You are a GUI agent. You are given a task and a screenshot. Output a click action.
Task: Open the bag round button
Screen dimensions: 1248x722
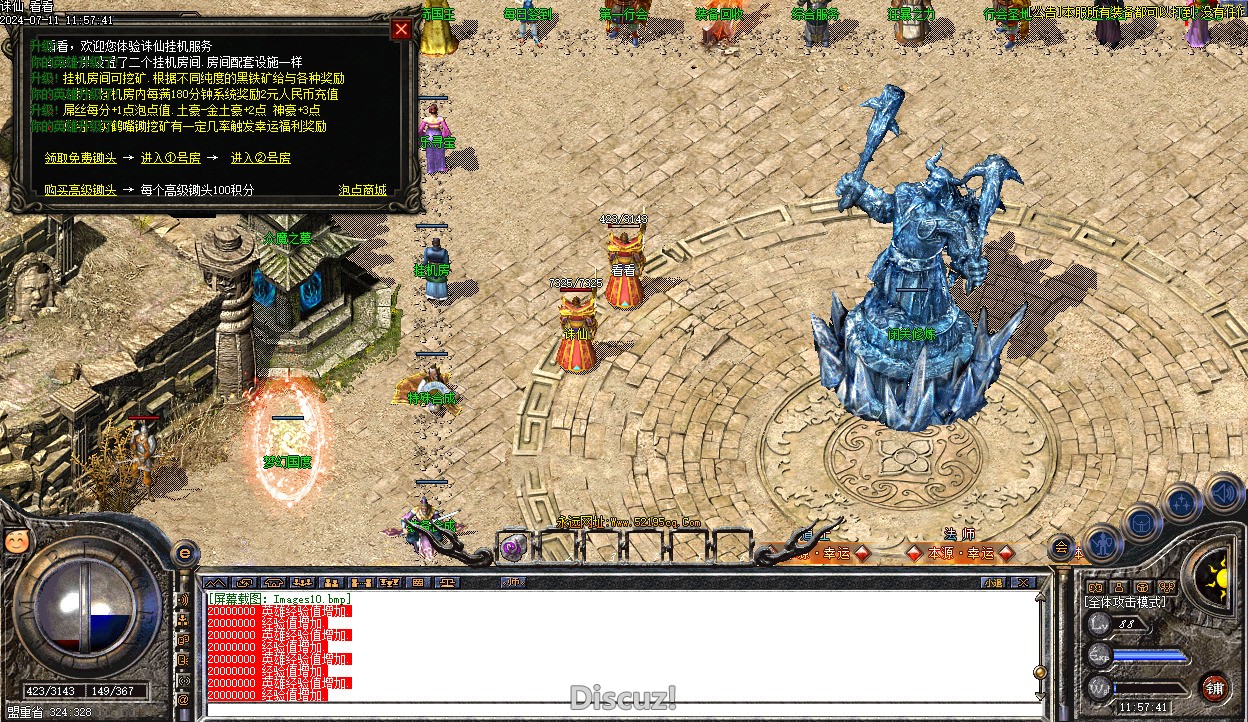pos(1141,523)
